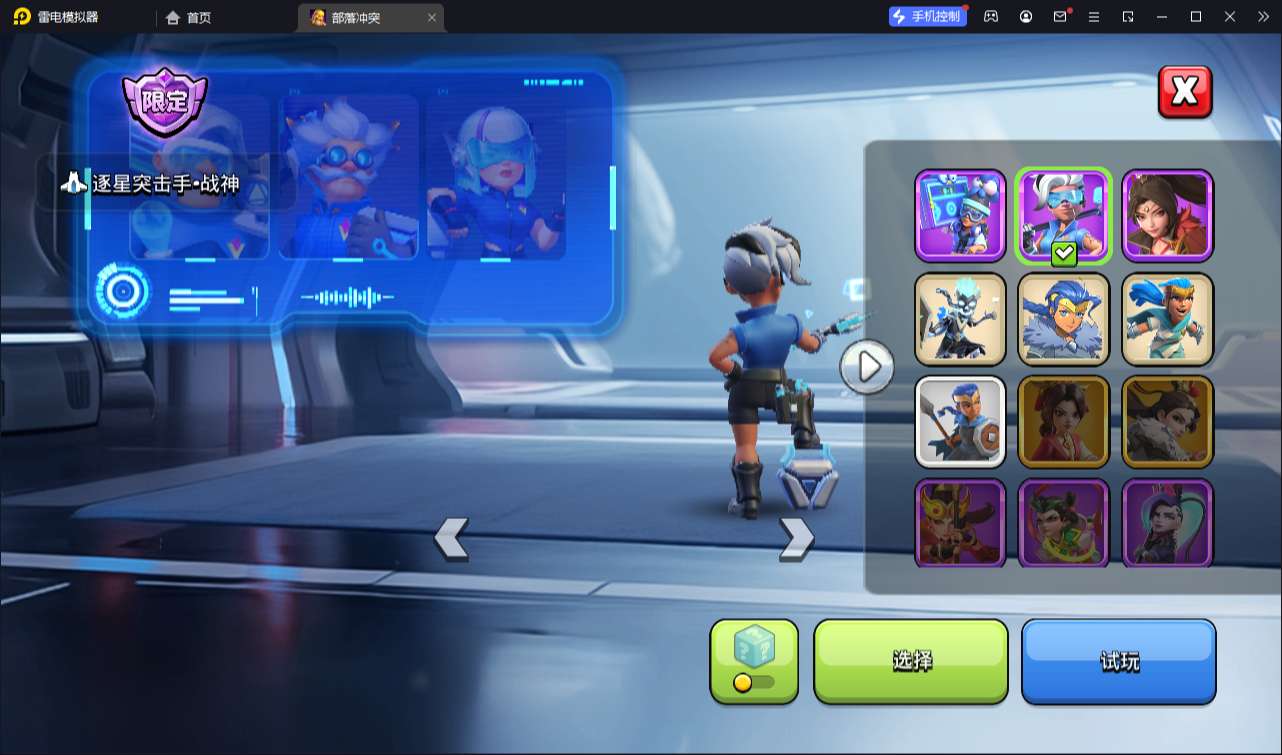Select the running skin with blue ponytail
The width and height of the screenshot is (1282, 755).
(x=1168, y=319)
